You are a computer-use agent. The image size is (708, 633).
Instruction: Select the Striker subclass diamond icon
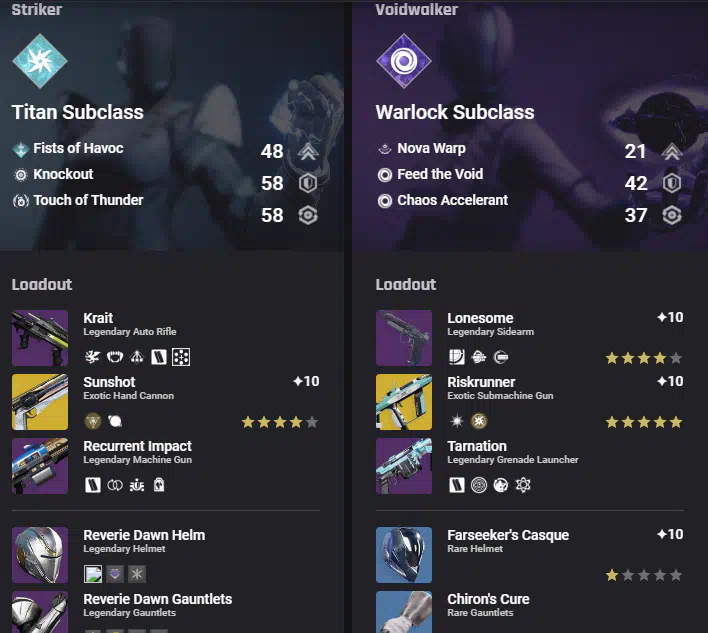click(40, 61)
